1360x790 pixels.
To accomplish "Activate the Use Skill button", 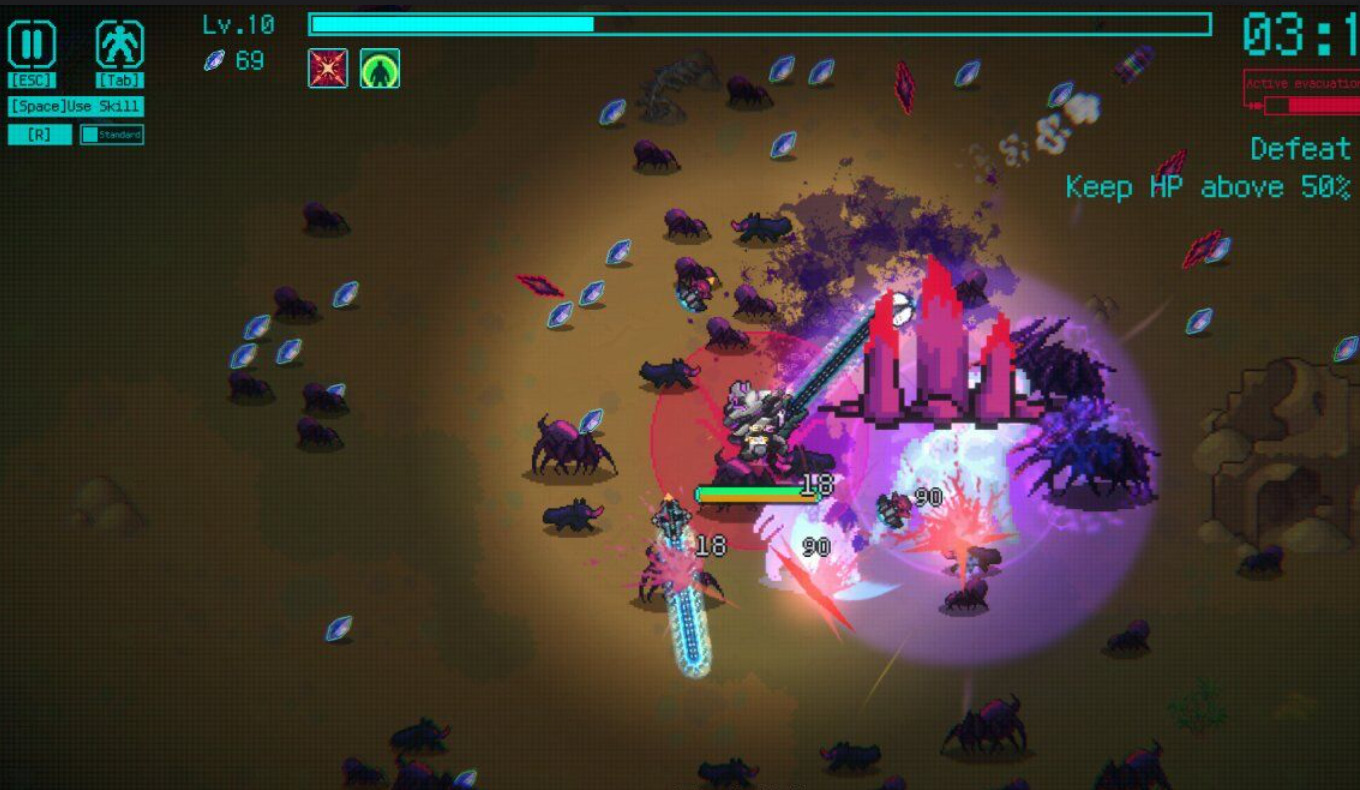I will [76, 106].
